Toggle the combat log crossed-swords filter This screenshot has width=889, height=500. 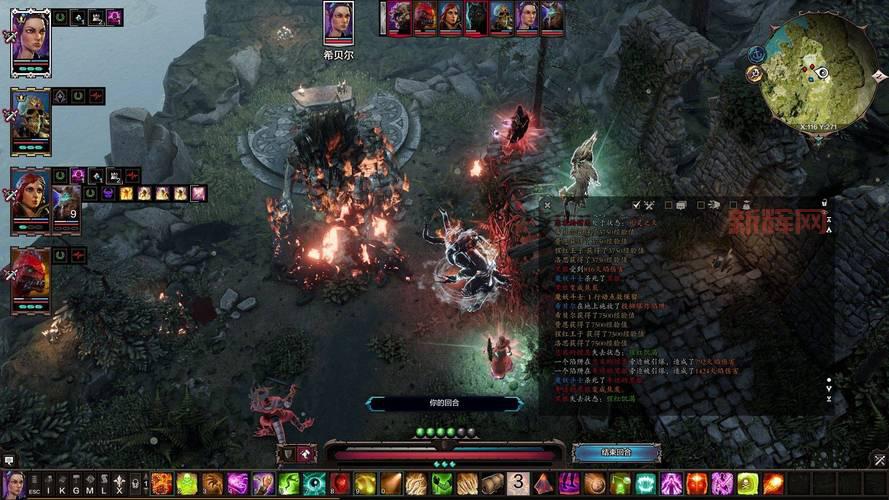648,205
